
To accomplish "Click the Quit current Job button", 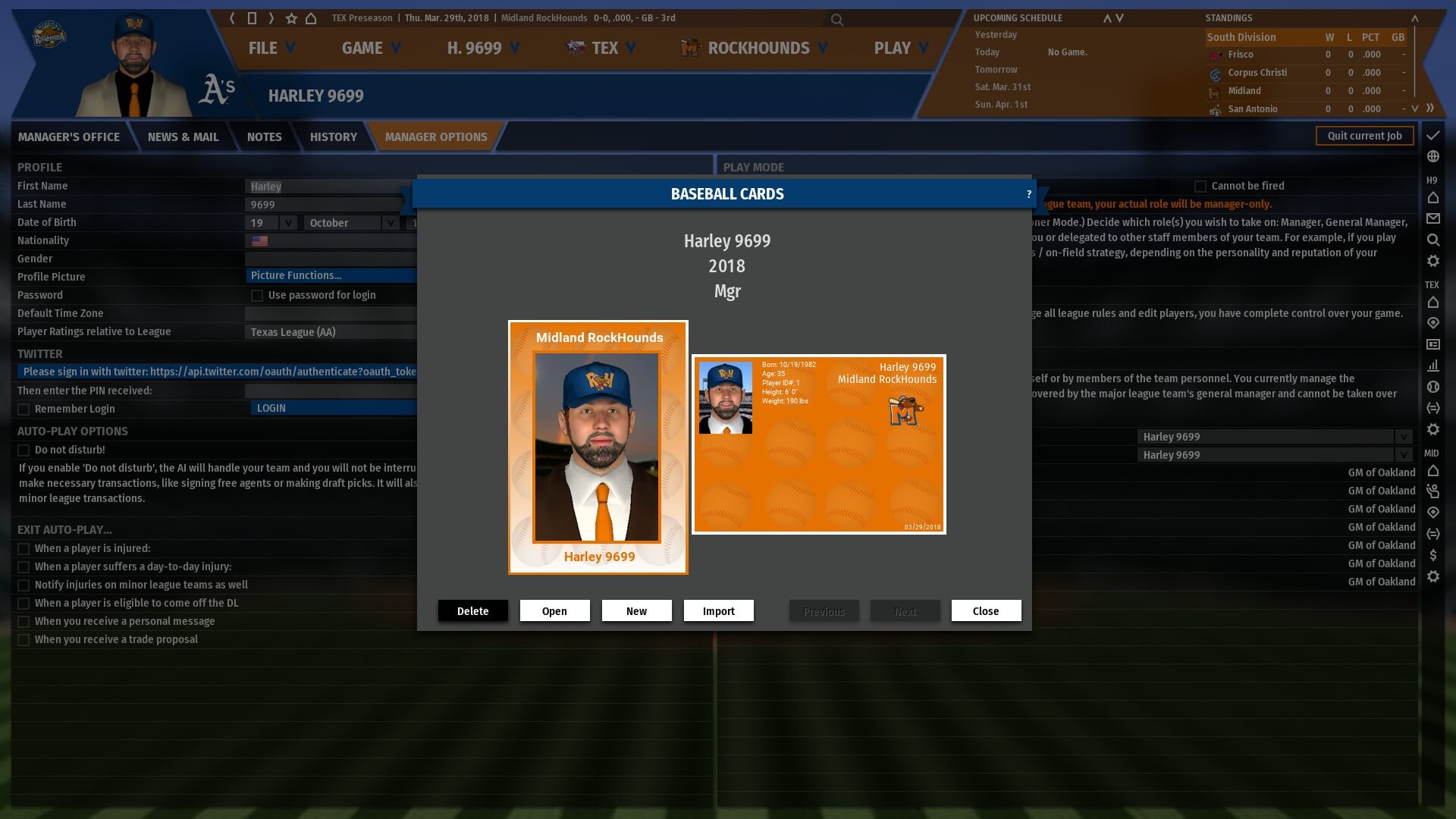I will click(x=1364, y=136).
